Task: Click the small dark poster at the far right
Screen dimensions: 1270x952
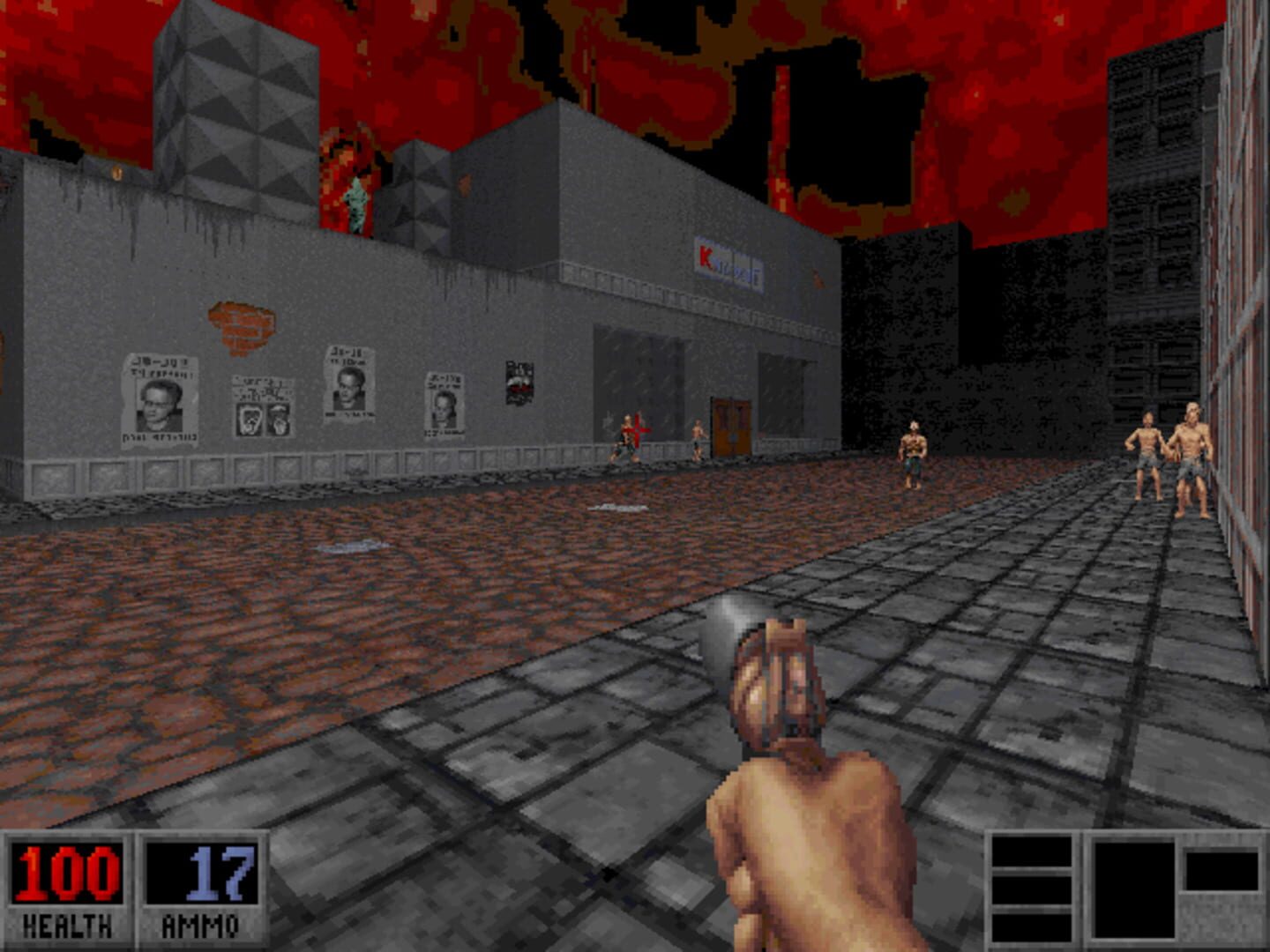Action: tap(520, 379)
